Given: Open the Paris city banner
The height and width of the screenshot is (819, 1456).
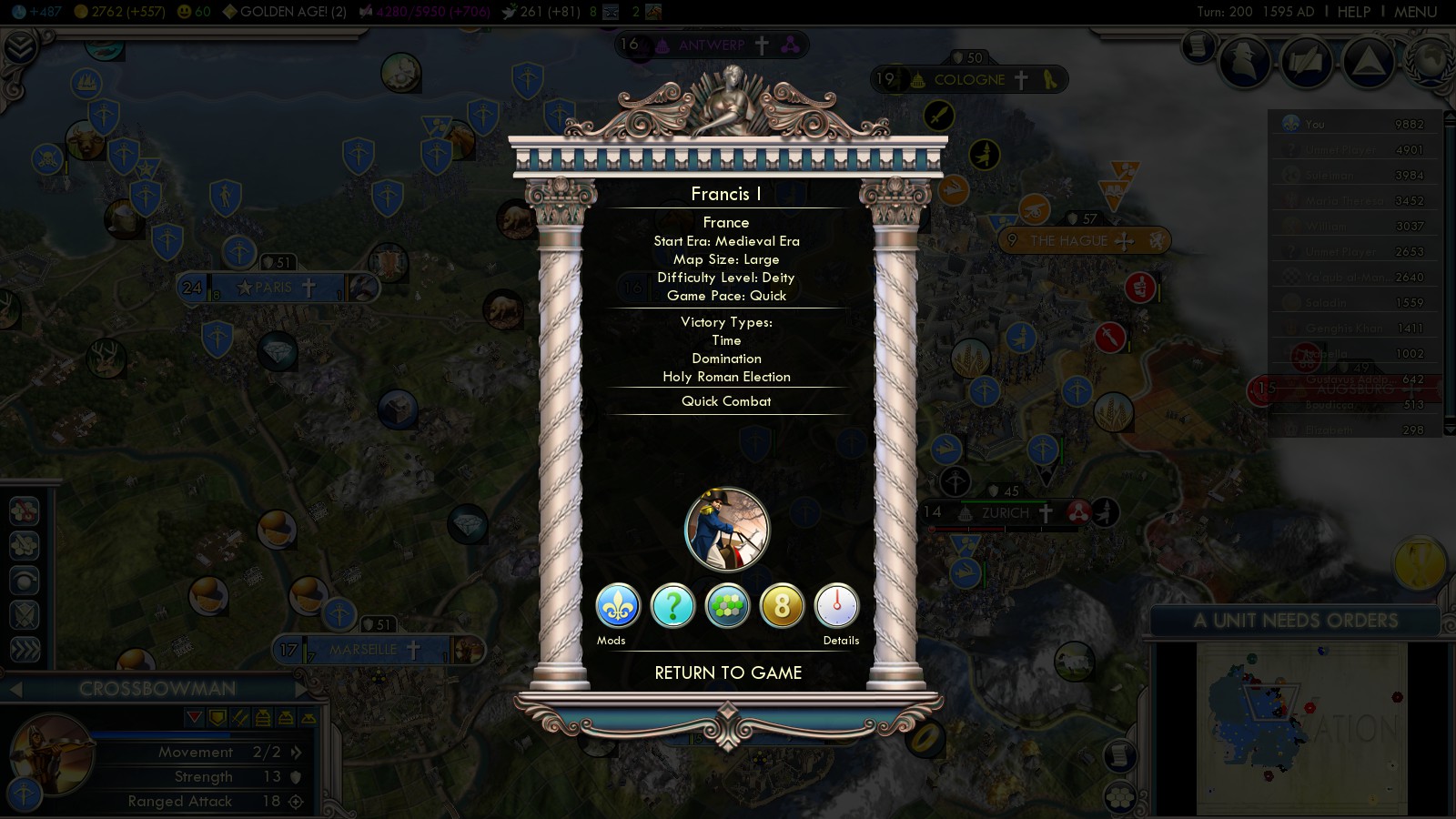Looking at the screenshot, I should coord(273,288).
